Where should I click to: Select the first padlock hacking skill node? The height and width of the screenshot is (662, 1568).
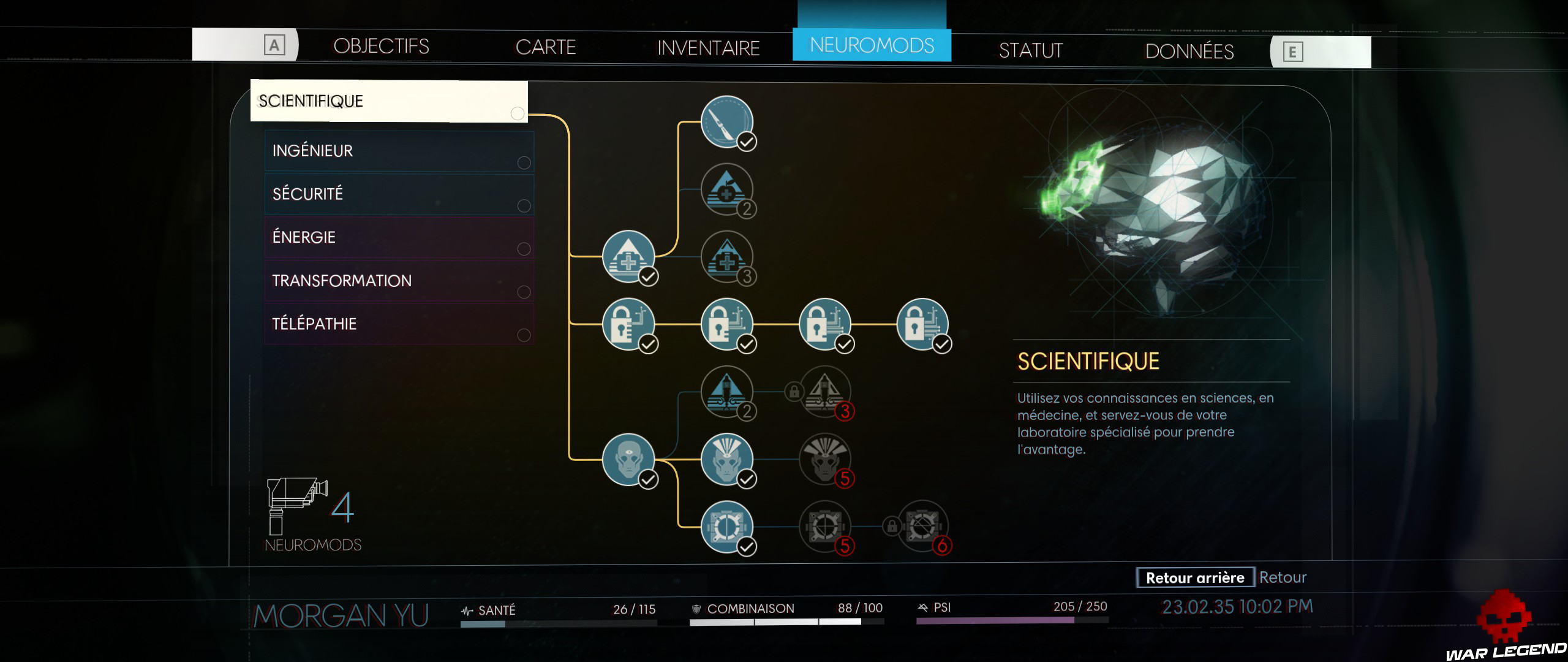[x=628, y=324]
